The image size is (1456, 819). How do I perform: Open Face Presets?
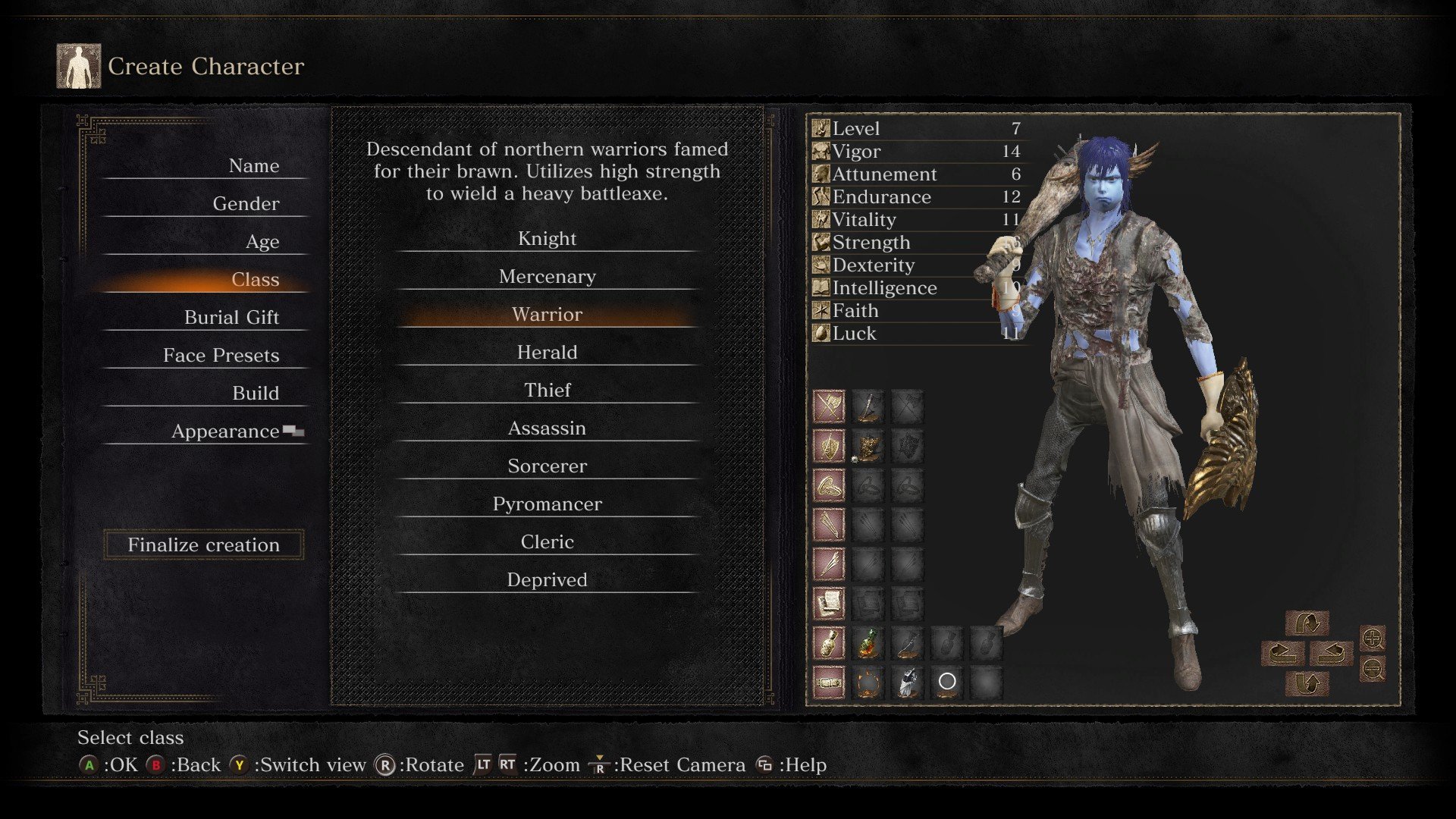[221, 356]
